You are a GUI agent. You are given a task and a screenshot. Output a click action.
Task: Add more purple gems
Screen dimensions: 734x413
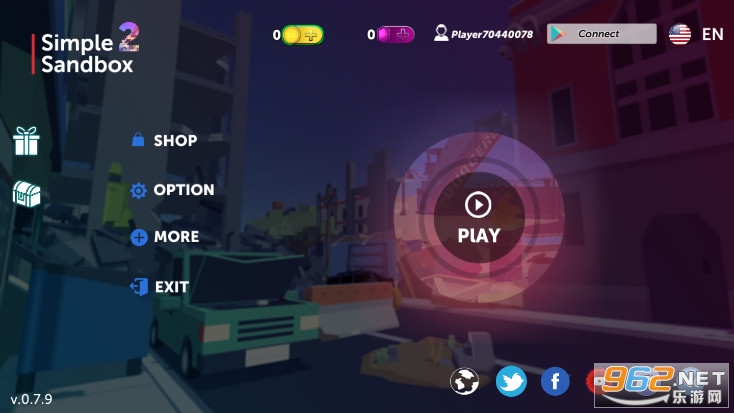pyautogui.click(x=403, y=35)
